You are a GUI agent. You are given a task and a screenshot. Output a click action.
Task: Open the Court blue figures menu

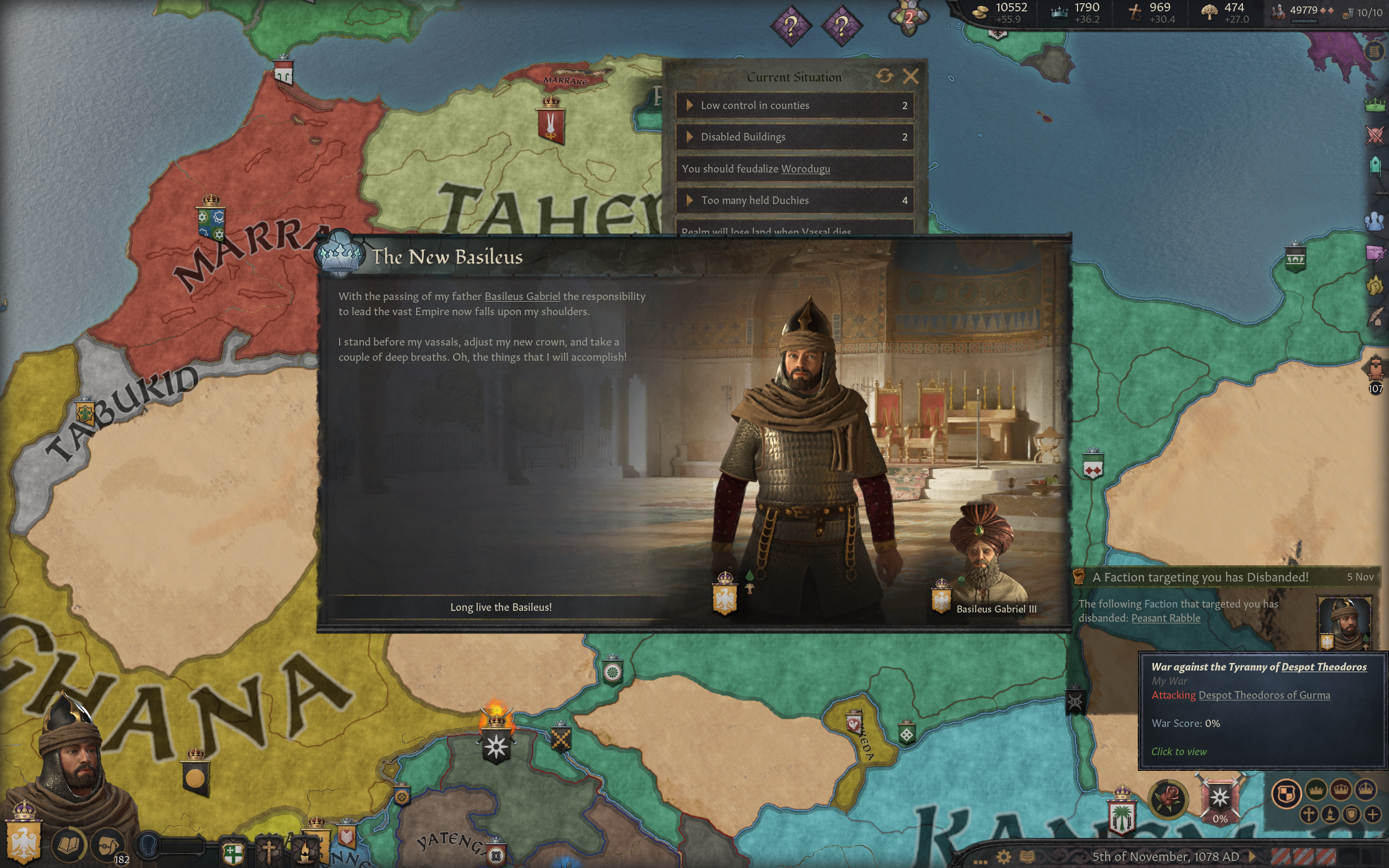1375,220
